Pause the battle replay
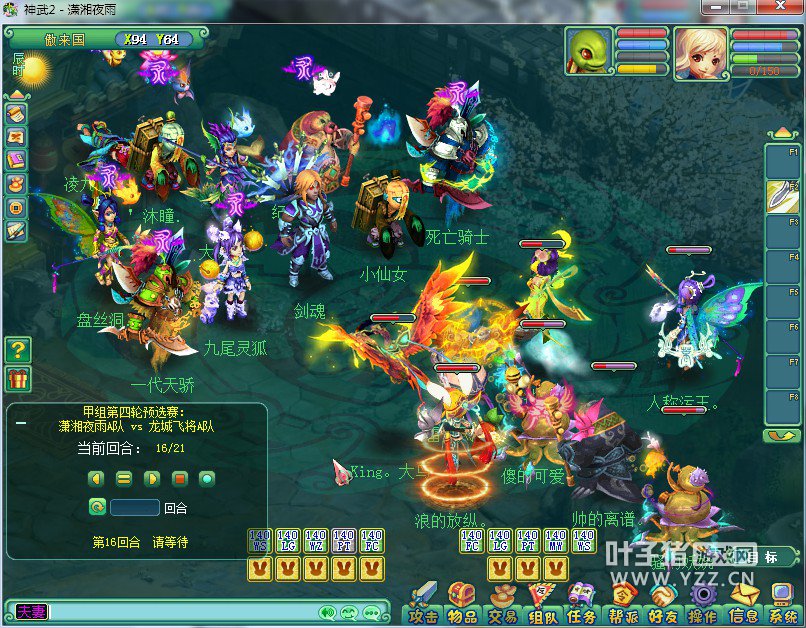This screenshot has height=628, width=806. (124, 479)
